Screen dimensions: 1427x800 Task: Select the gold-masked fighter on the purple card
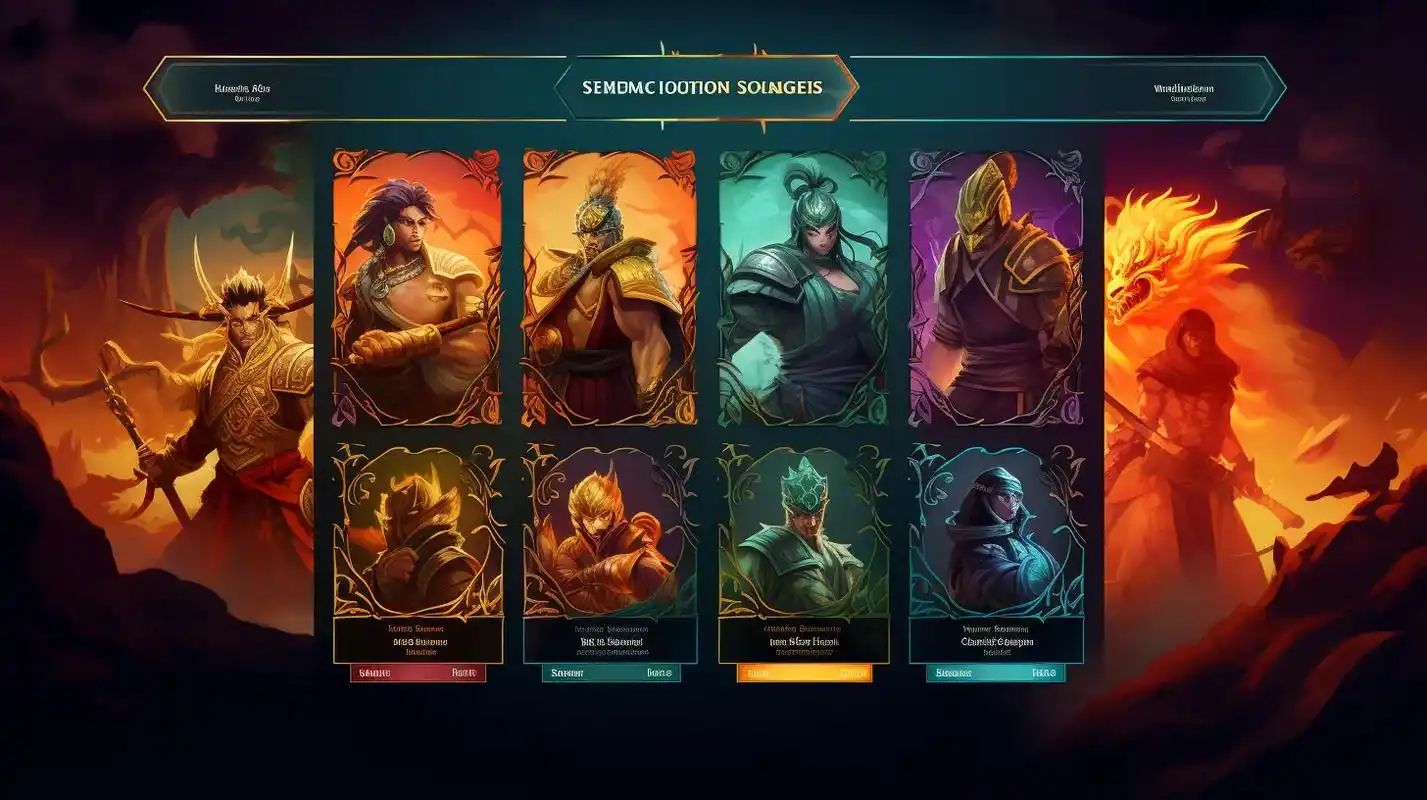point(996,287)
